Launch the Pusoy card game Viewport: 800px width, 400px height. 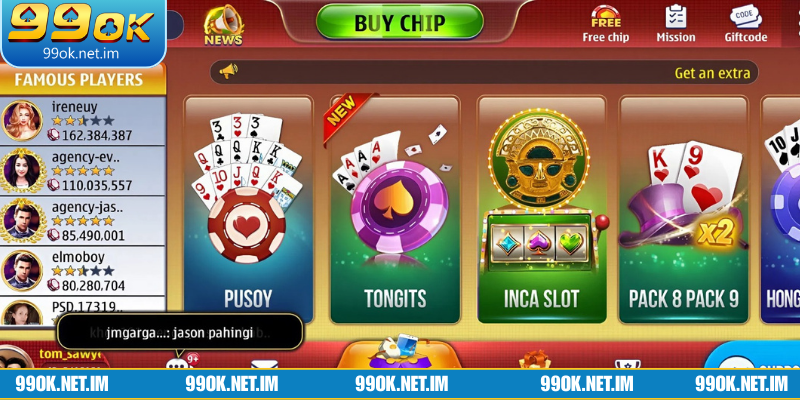247,210
